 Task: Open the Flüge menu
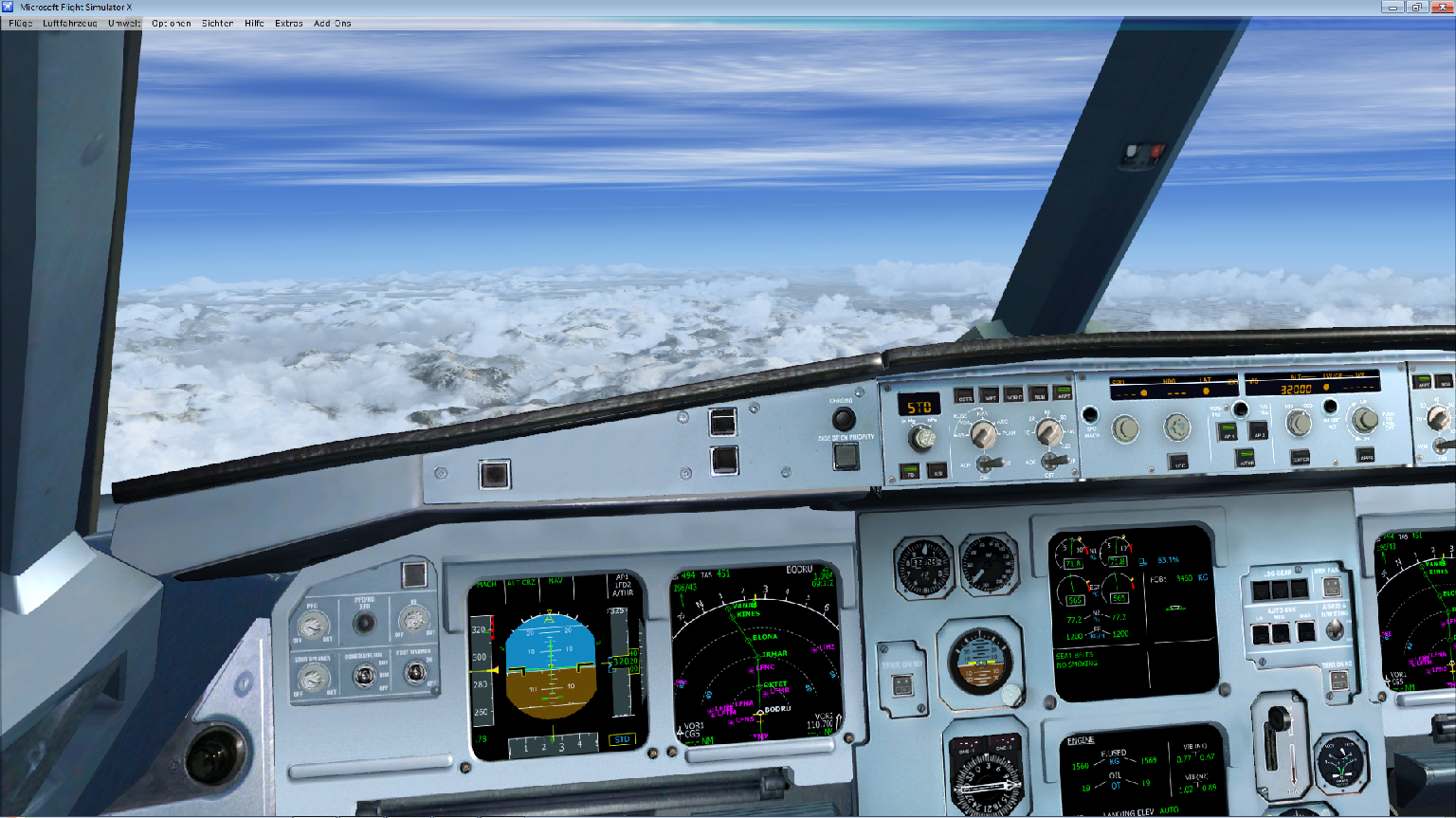20,24
